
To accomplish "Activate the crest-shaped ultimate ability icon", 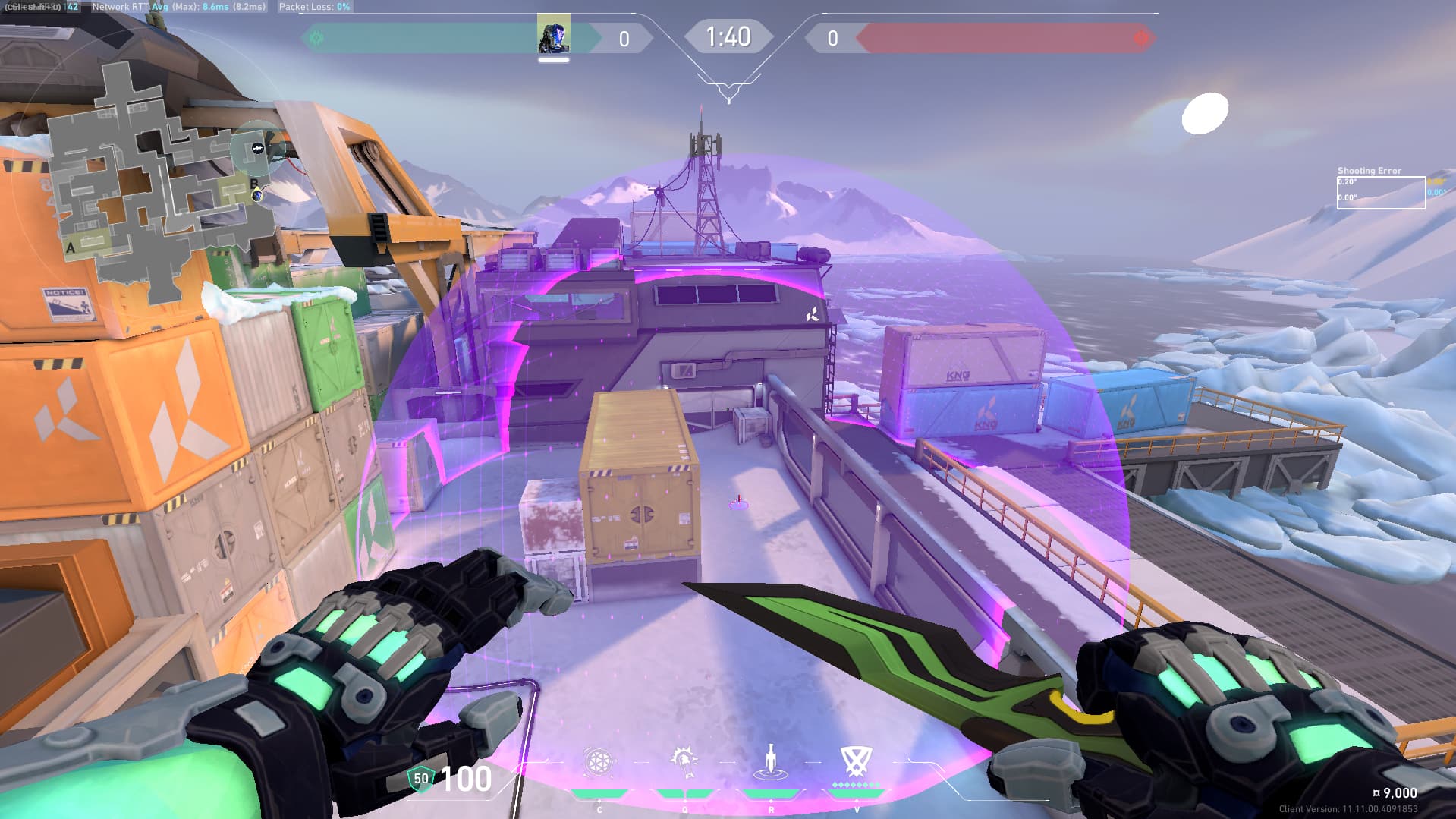I will click(856, 761).
